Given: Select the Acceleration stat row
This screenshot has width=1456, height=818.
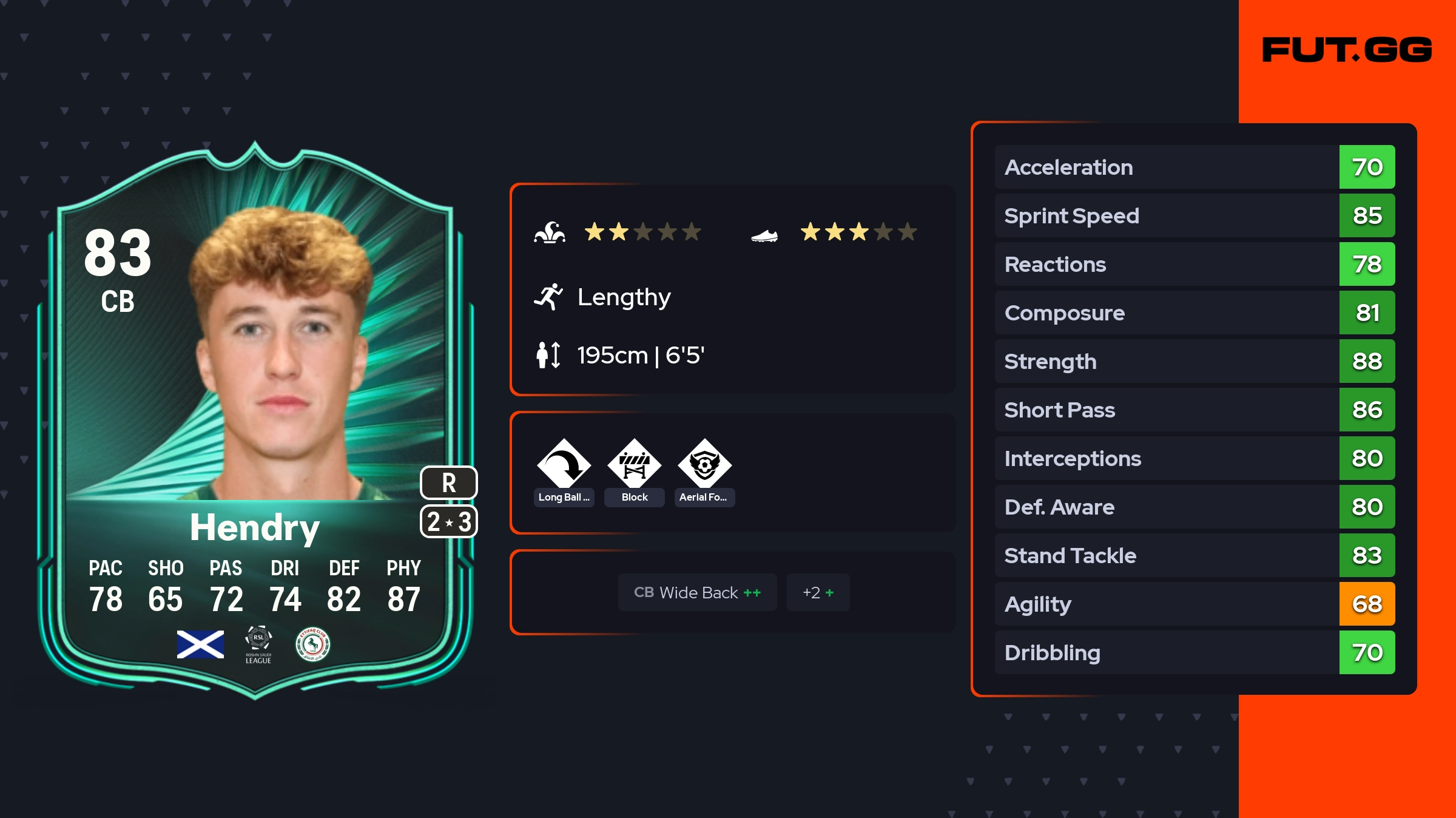Looking at the screenshot, I should (1194, 167).
